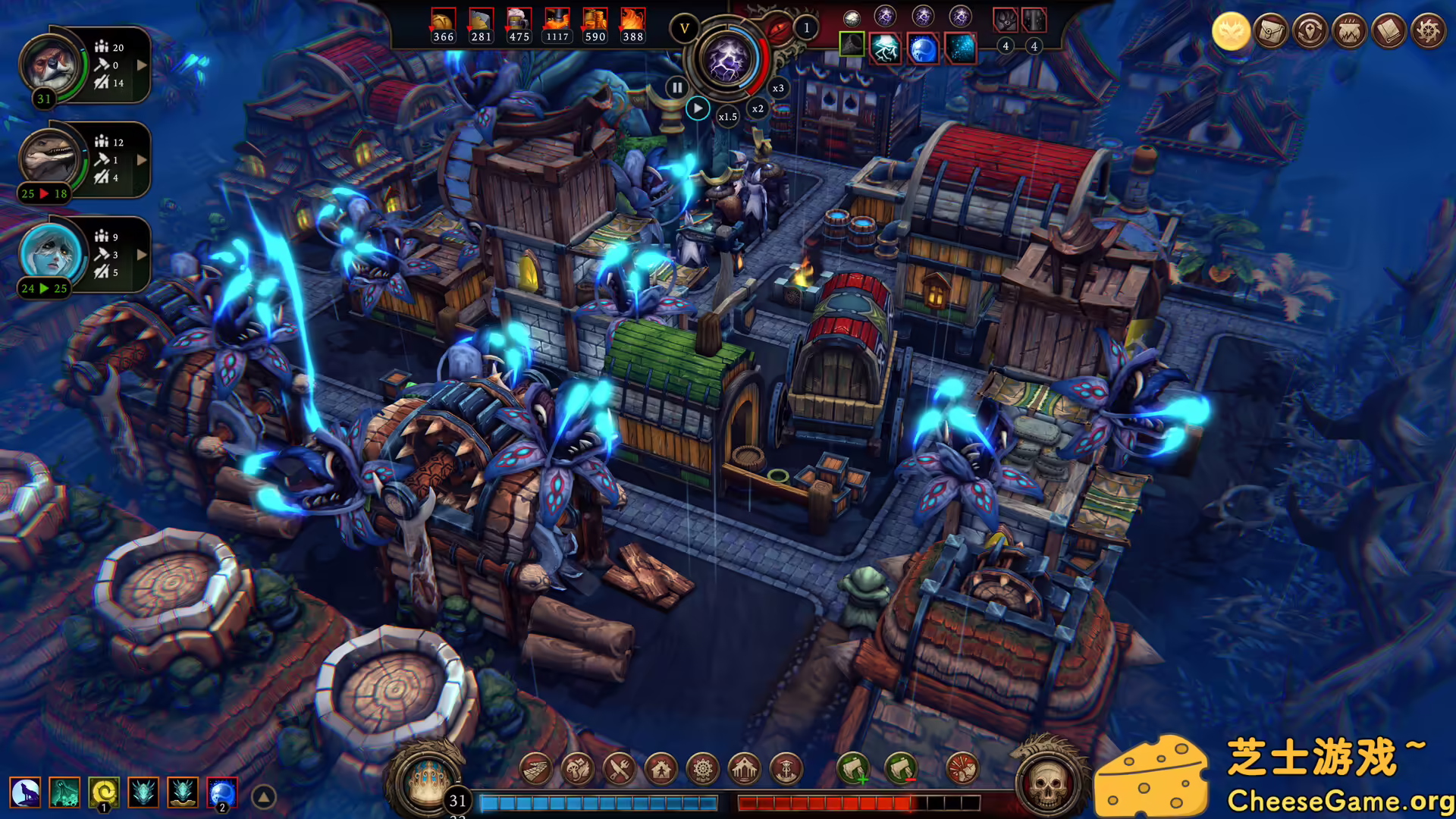Screen dimensions: 1456x819
Task: Open the house building category
Action: click(x=661, y=770)
